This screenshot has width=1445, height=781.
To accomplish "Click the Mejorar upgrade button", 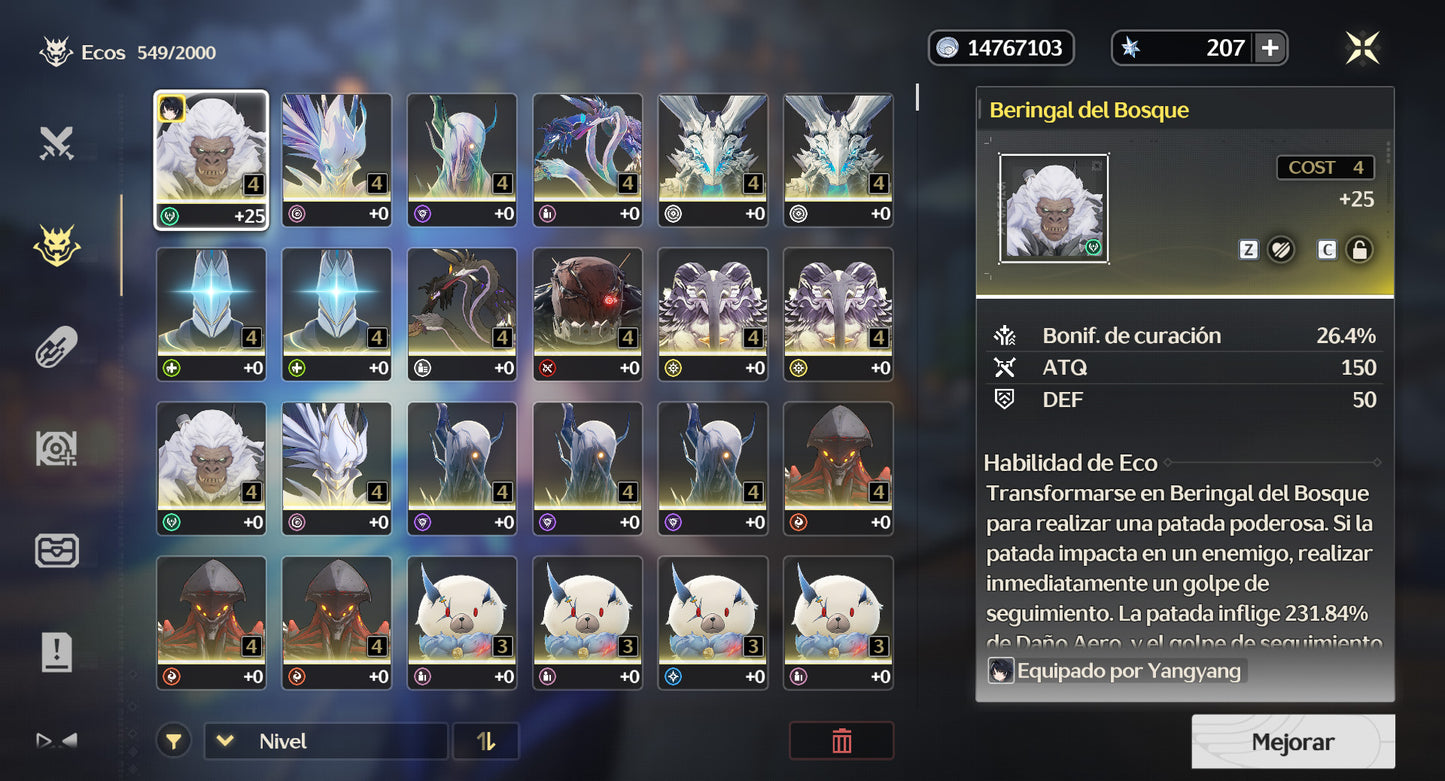I will 1292,742.
